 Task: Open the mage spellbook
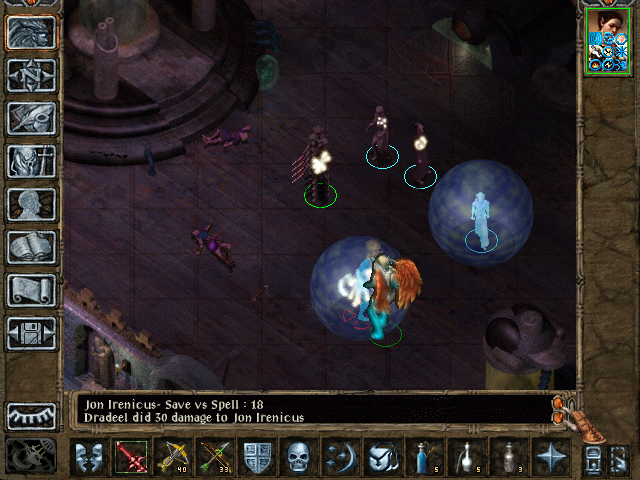click(31, 247)
